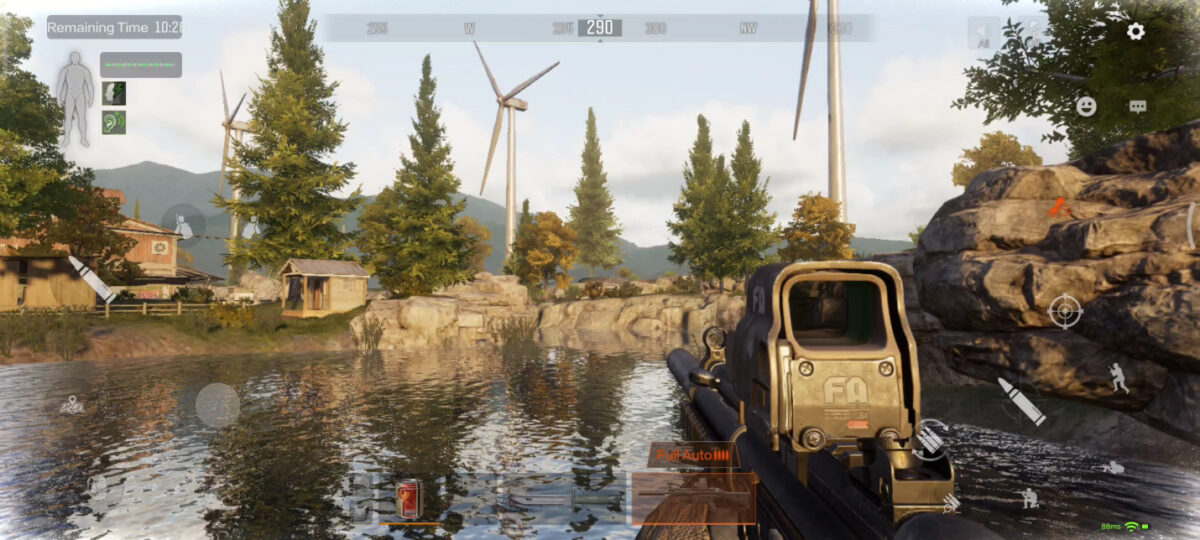1200x540 pixels.
Task: Tap the virtual movement joystick
Action: click(x=217, y=405)
